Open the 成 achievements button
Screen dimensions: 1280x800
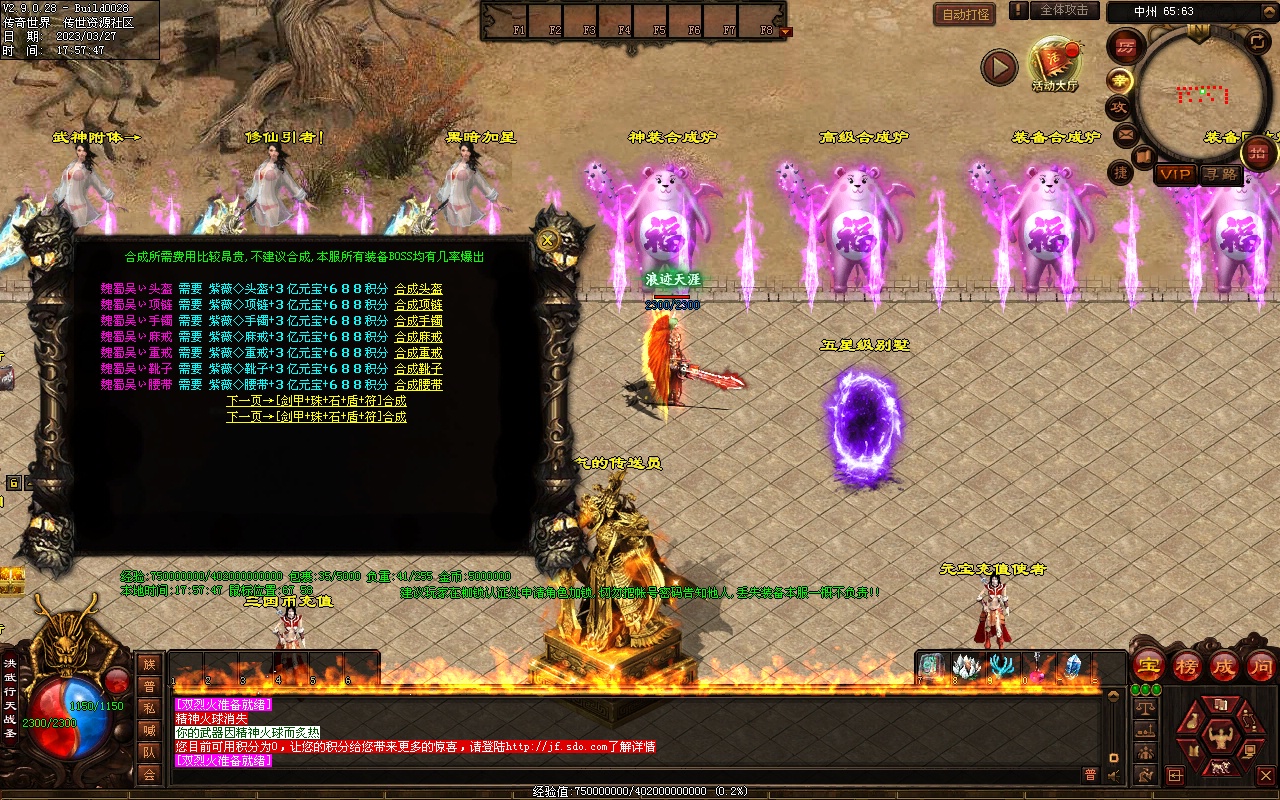(1224, 665)
